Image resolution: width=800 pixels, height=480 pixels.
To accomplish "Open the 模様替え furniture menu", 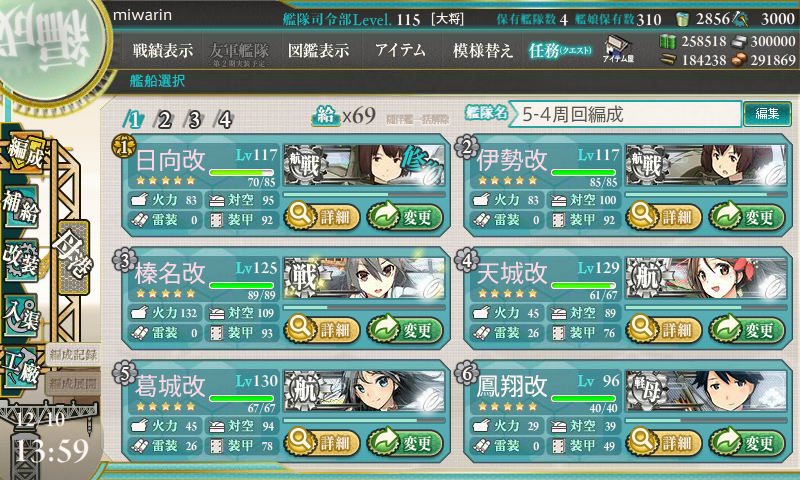I will coord(483,51).
